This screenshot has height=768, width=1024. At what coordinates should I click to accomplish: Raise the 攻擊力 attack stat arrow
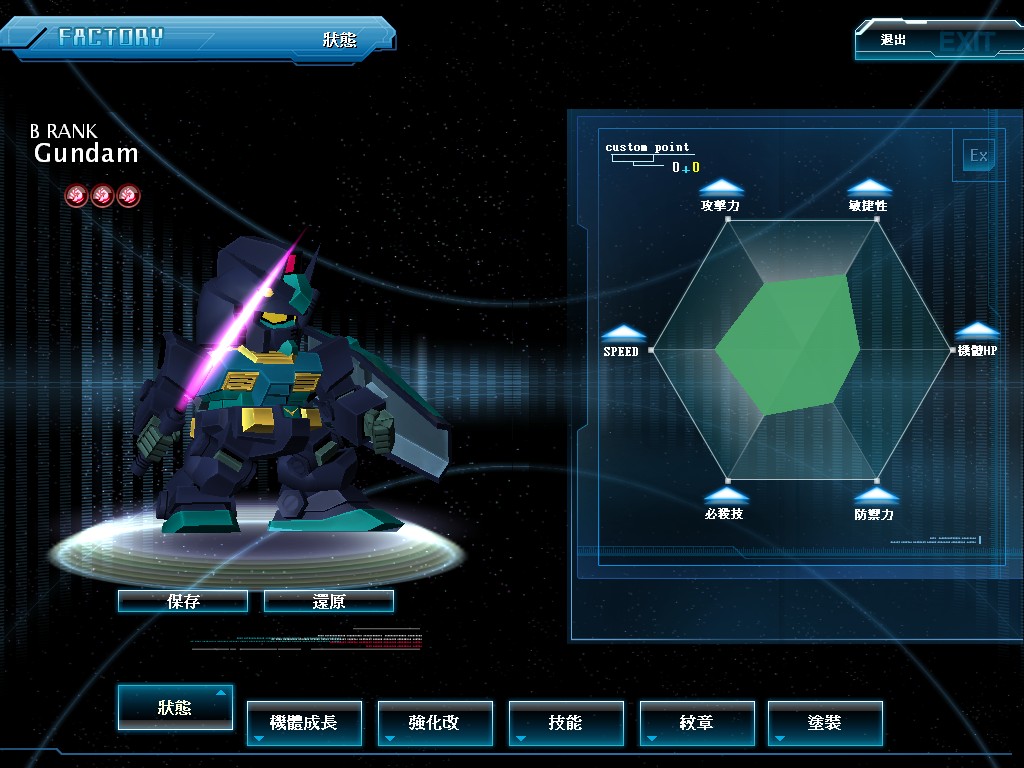tap(721, 187)
